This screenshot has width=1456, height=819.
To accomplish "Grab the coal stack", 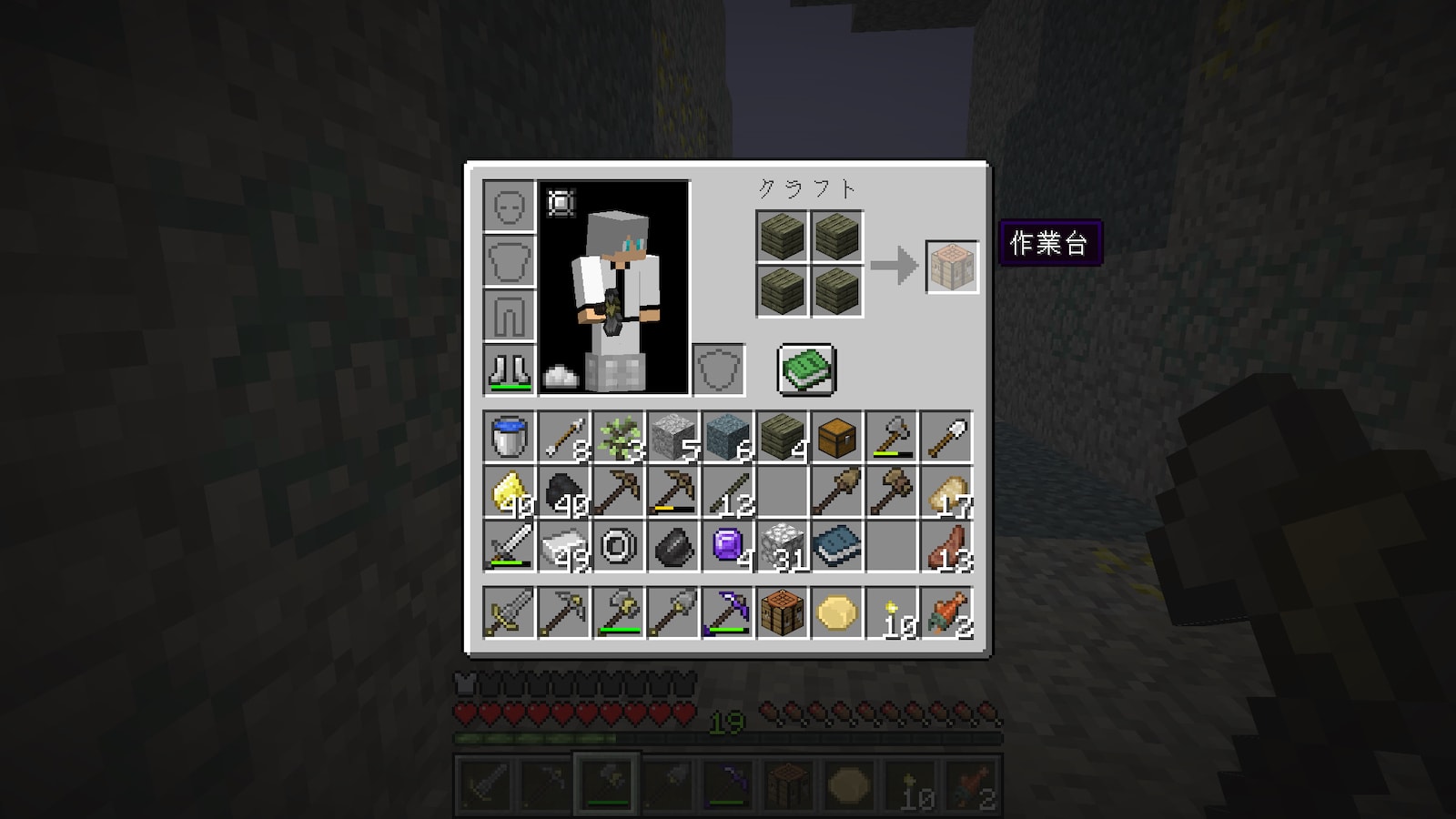I will [x=564, y=492].
